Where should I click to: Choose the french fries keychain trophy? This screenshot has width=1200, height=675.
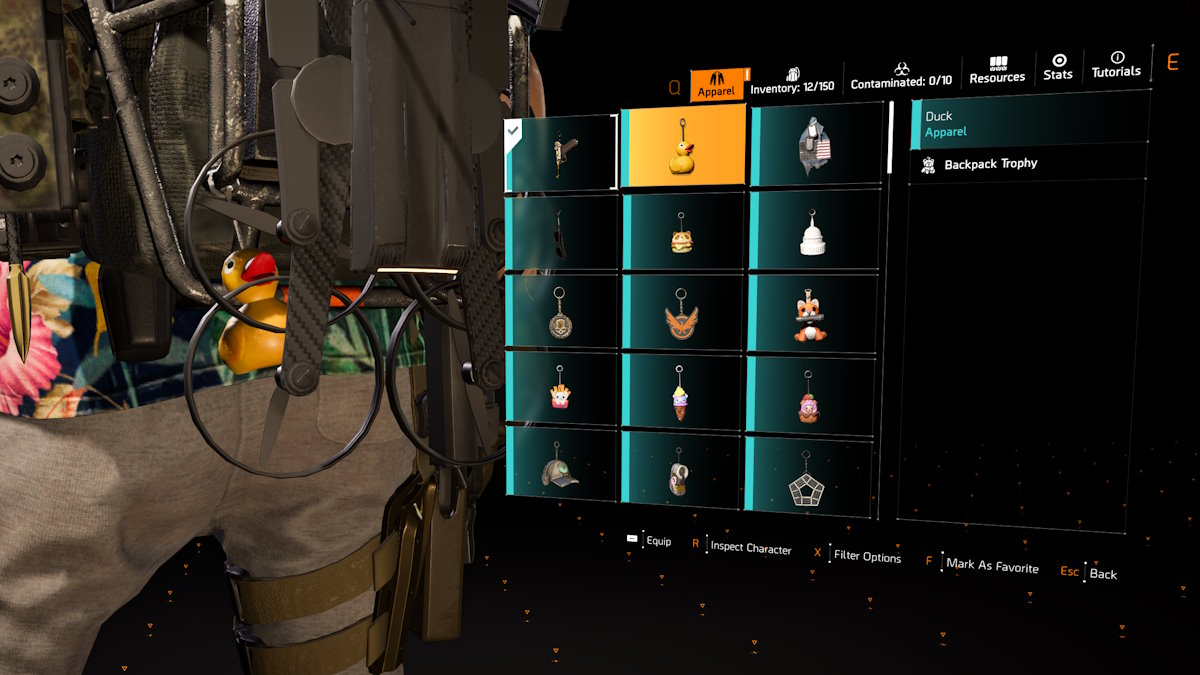[561, 390]
